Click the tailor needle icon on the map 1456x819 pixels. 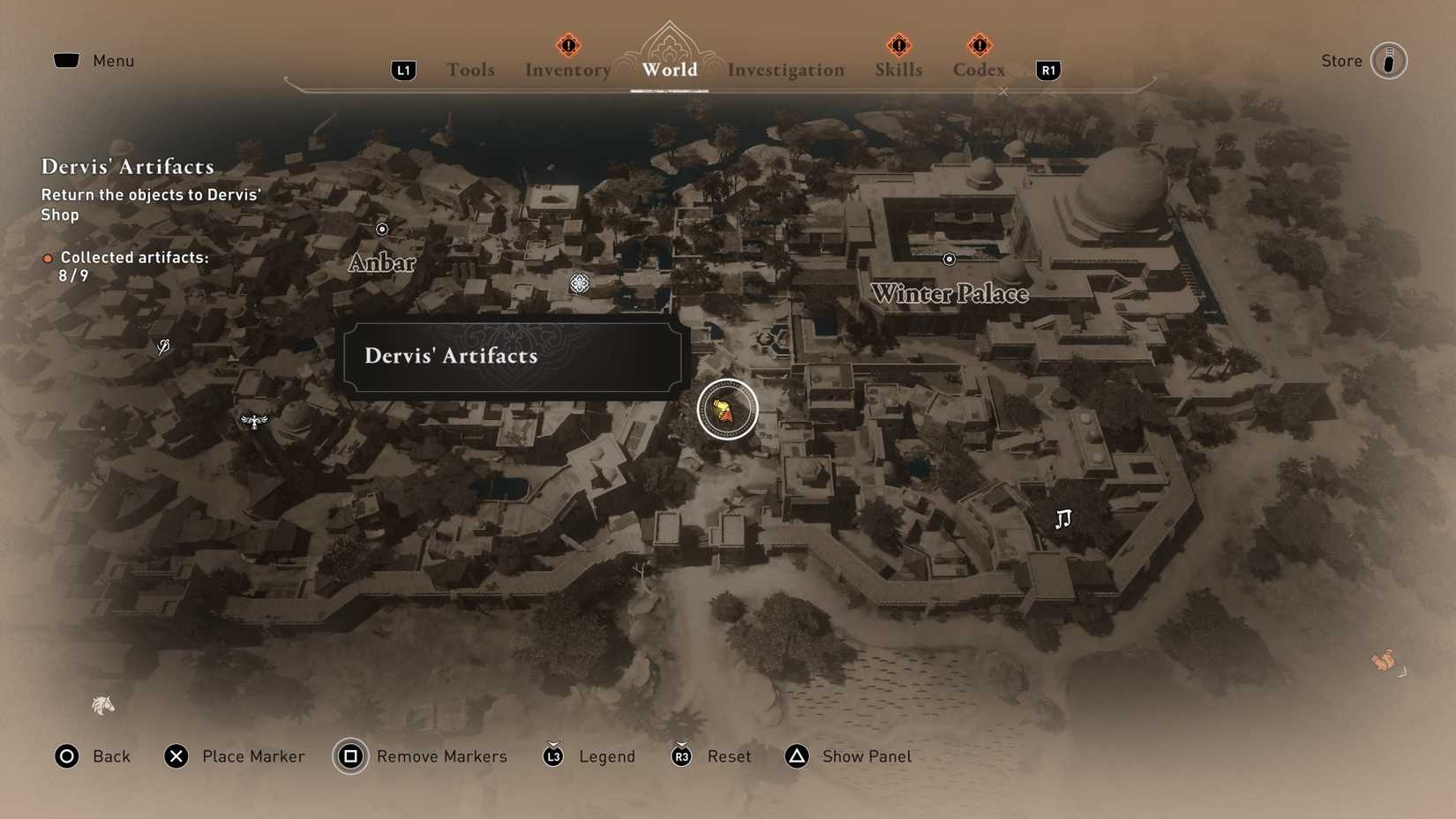(163, 347)
